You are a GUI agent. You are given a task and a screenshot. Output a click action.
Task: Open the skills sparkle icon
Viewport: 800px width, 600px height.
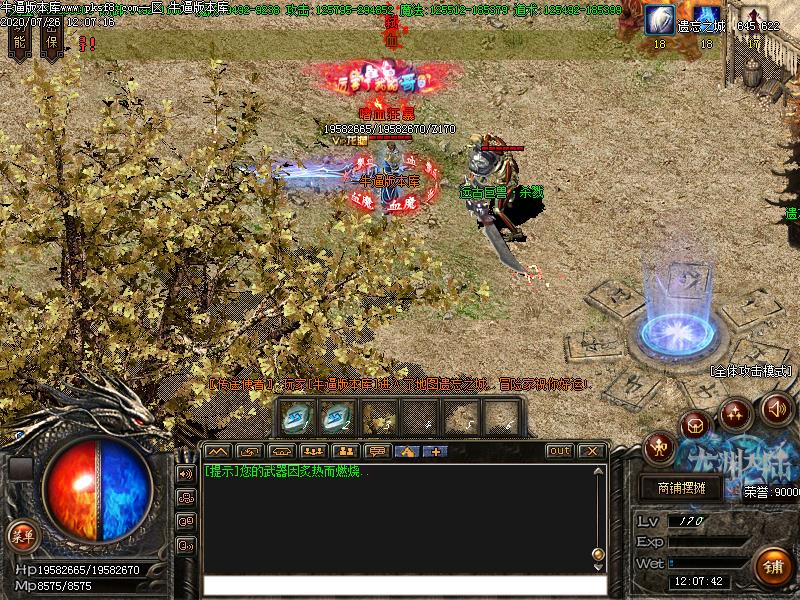point(736,413)
